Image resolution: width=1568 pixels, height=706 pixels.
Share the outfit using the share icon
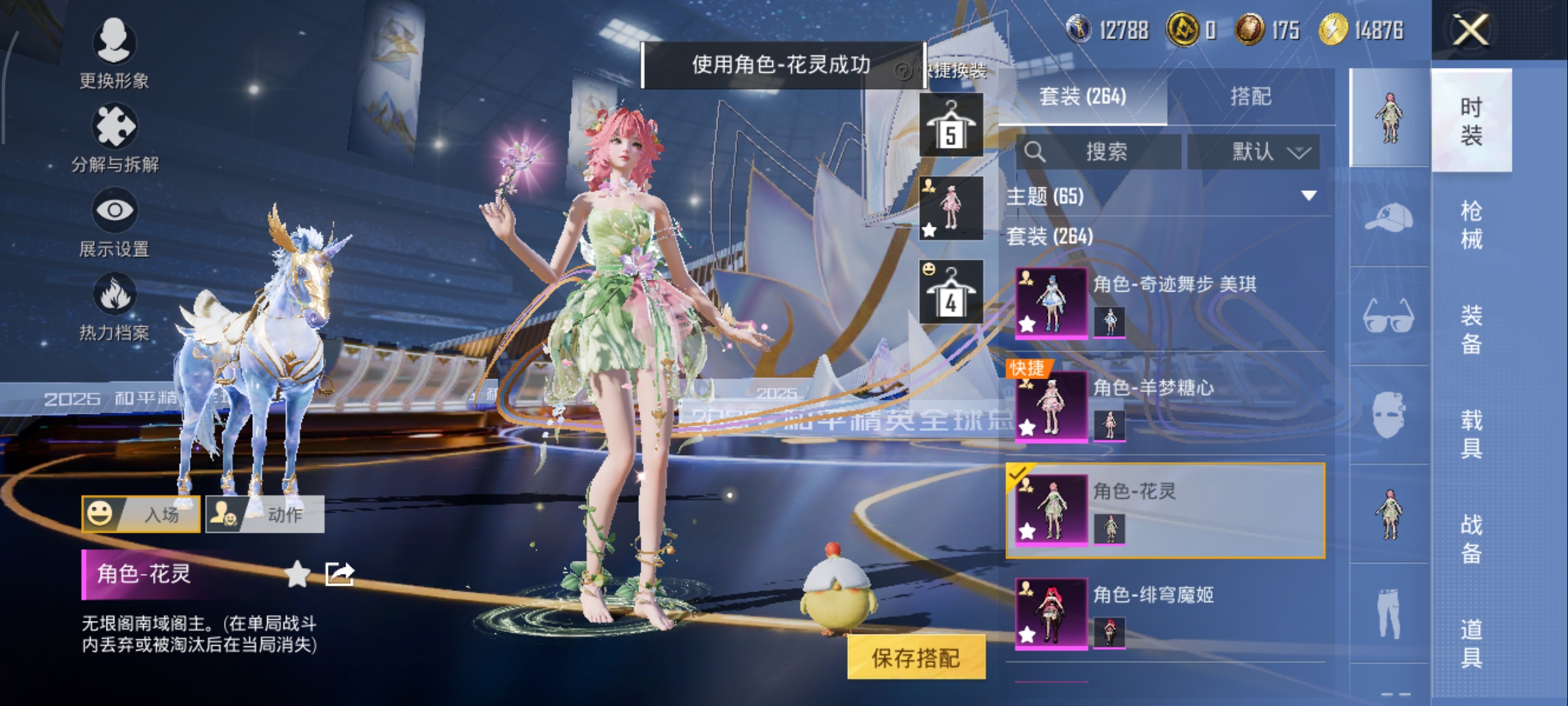coord(340,575)
